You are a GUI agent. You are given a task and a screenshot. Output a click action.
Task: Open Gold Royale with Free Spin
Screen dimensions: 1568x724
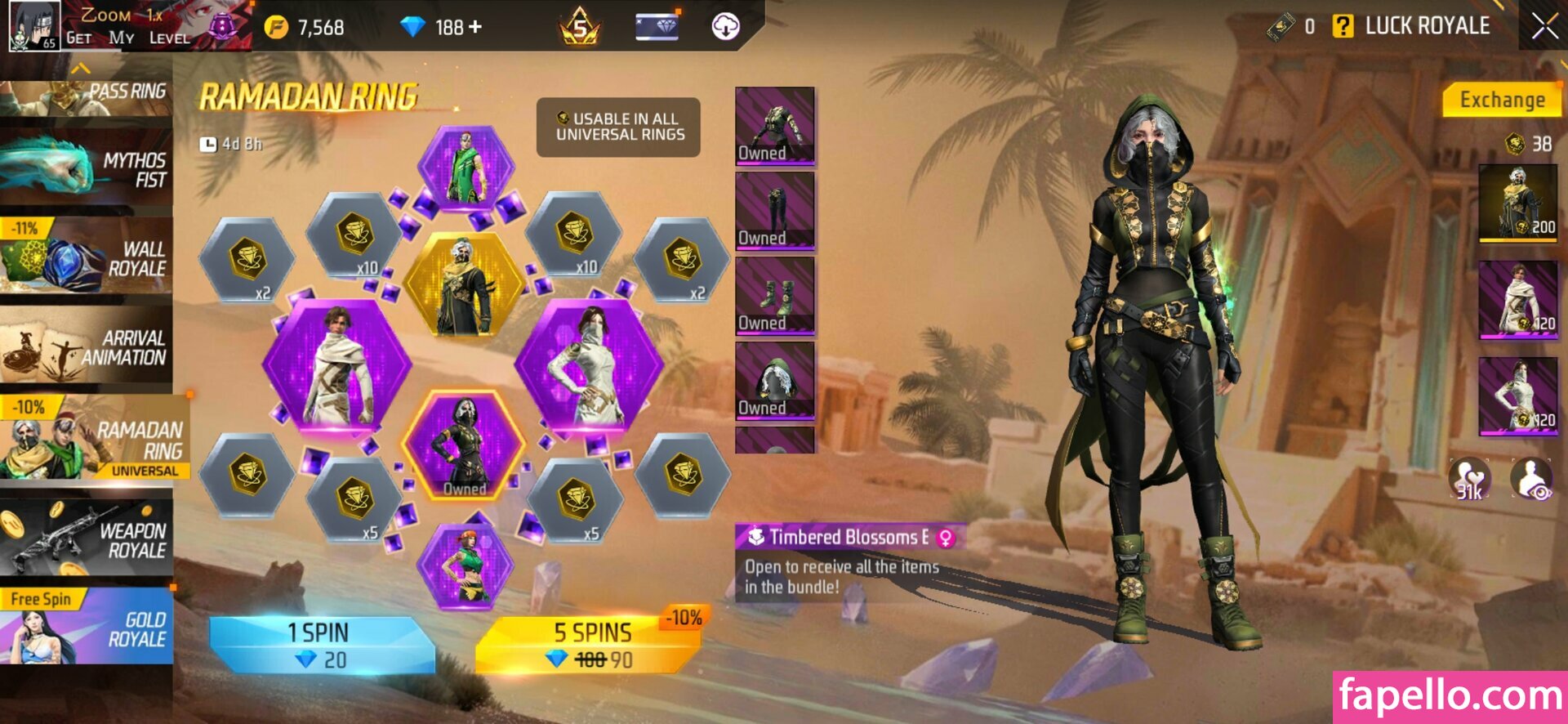[x=87, y=628]
